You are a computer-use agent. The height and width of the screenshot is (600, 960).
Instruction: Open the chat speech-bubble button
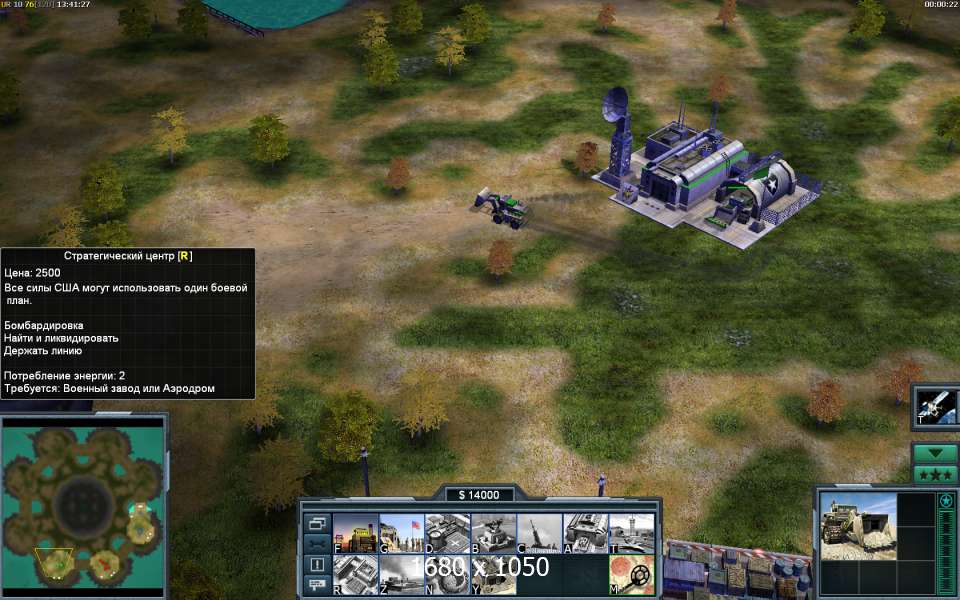pos(317,583)
